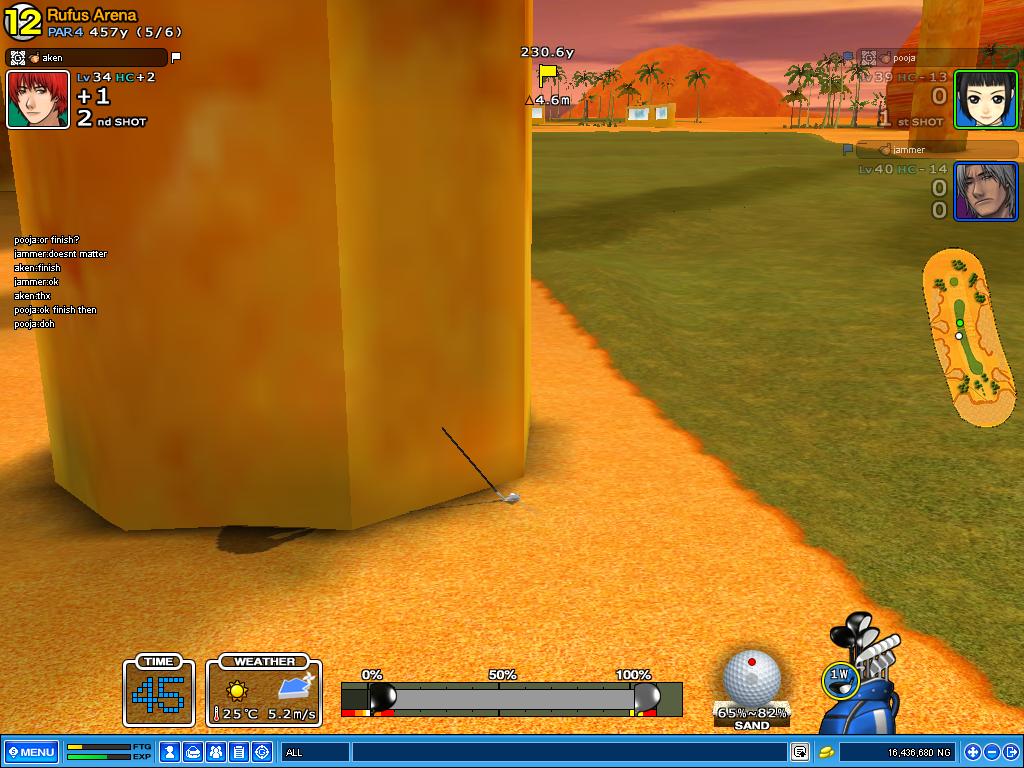Viewport: 1024px width, 768px height.
Task: Select jammer's player portrait
Action: tap(985, 191)
